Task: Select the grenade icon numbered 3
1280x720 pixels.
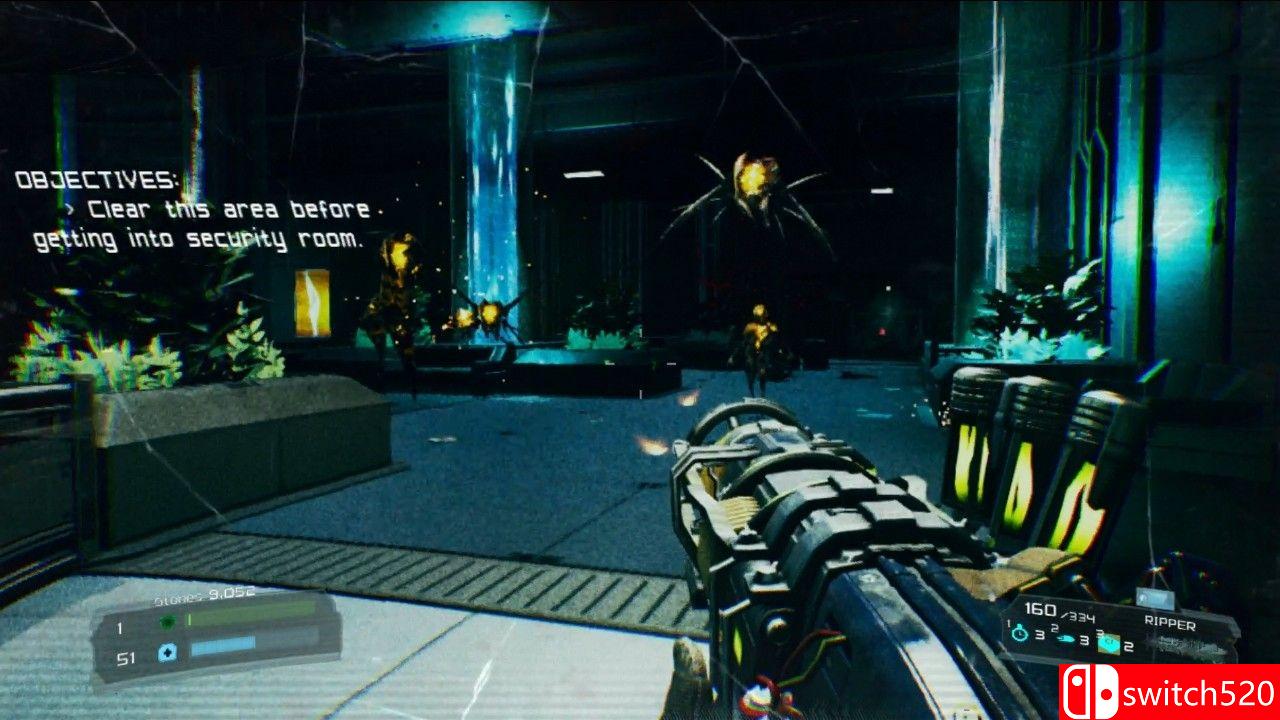Action: [1110, 643]
